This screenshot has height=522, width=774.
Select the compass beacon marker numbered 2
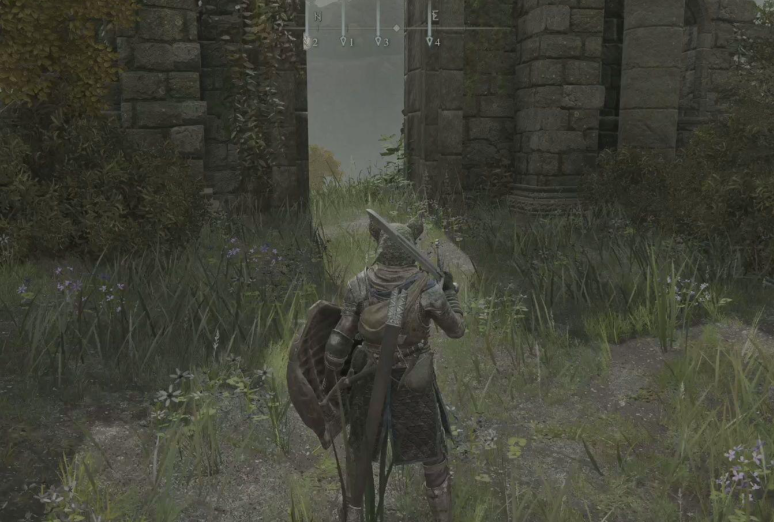[x=307, y=42]
